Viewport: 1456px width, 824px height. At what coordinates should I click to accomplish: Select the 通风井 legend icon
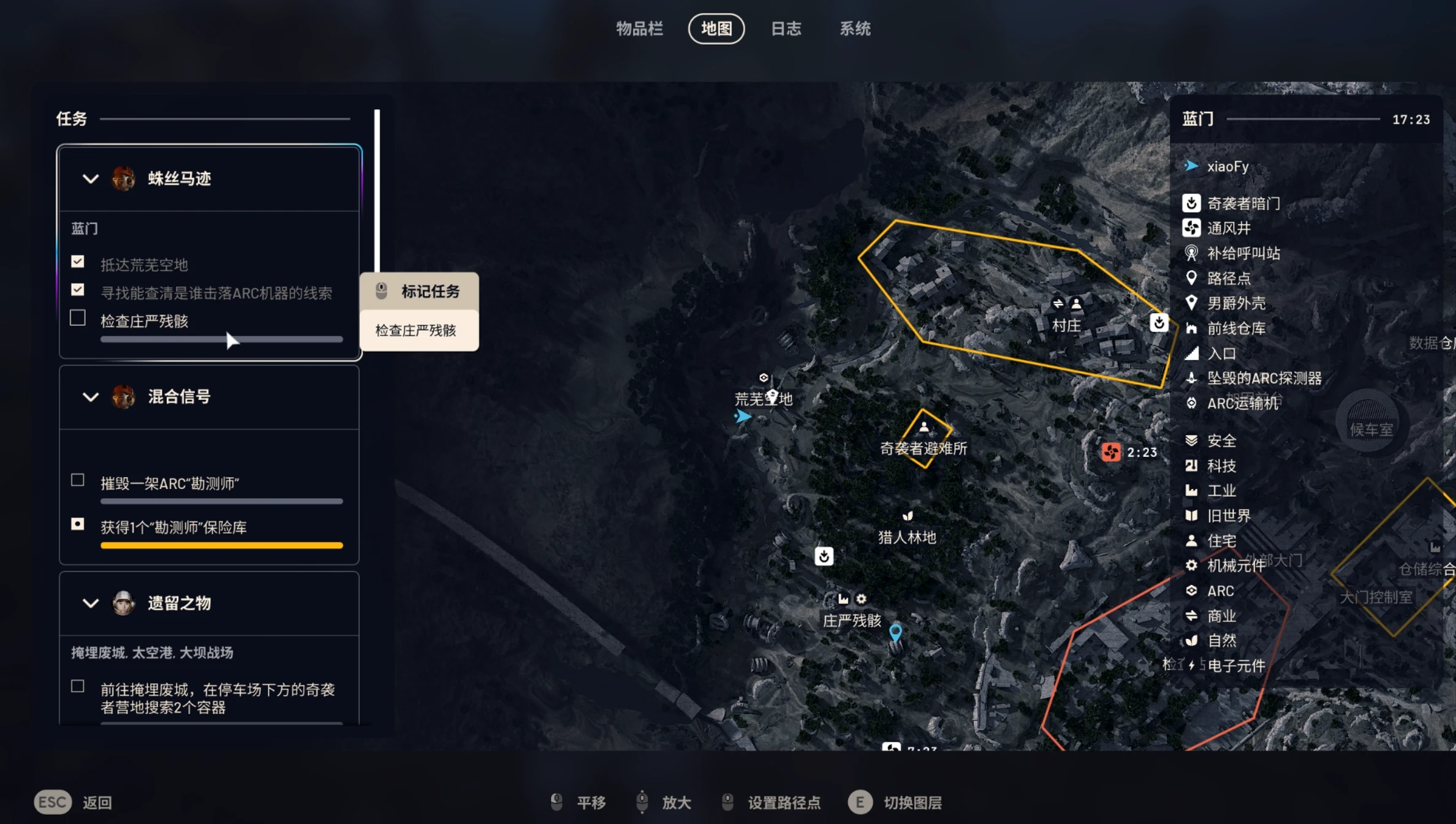1191,228
